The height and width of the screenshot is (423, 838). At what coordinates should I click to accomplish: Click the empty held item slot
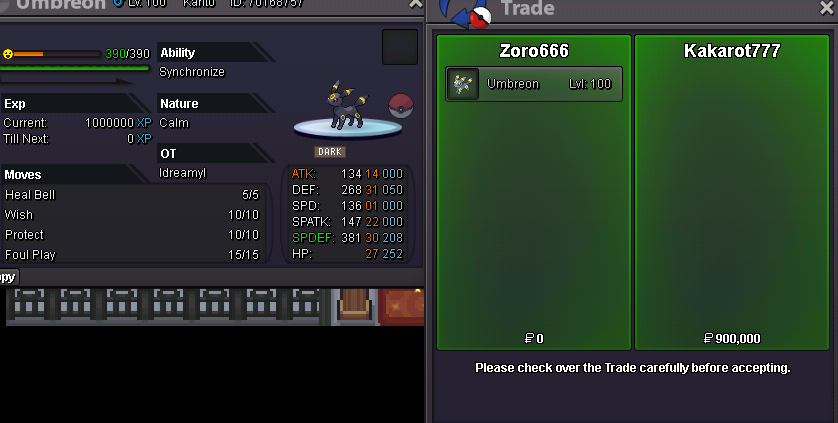(399, 47)
